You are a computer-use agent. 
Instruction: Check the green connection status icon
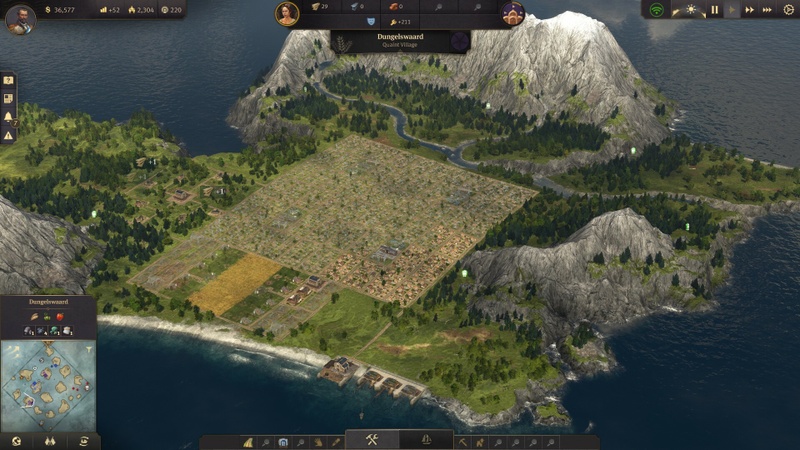point(656,10)
